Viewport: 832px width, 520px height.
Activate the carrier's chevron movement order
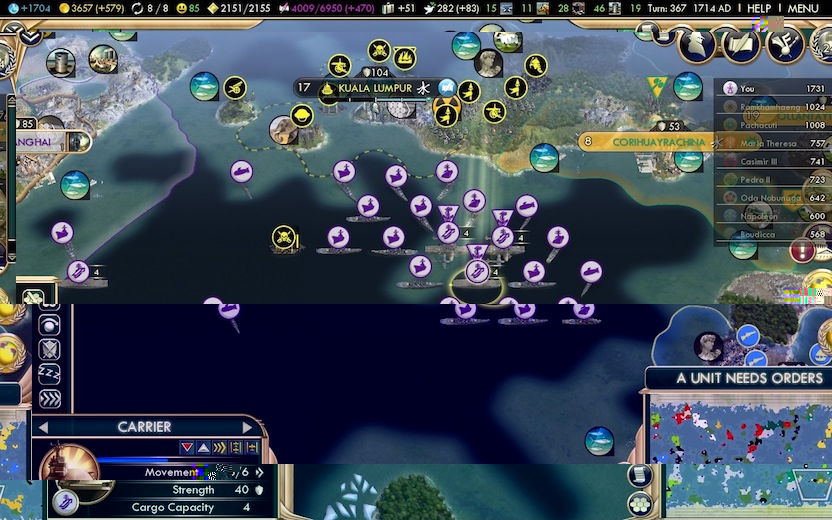pos(49,399)
